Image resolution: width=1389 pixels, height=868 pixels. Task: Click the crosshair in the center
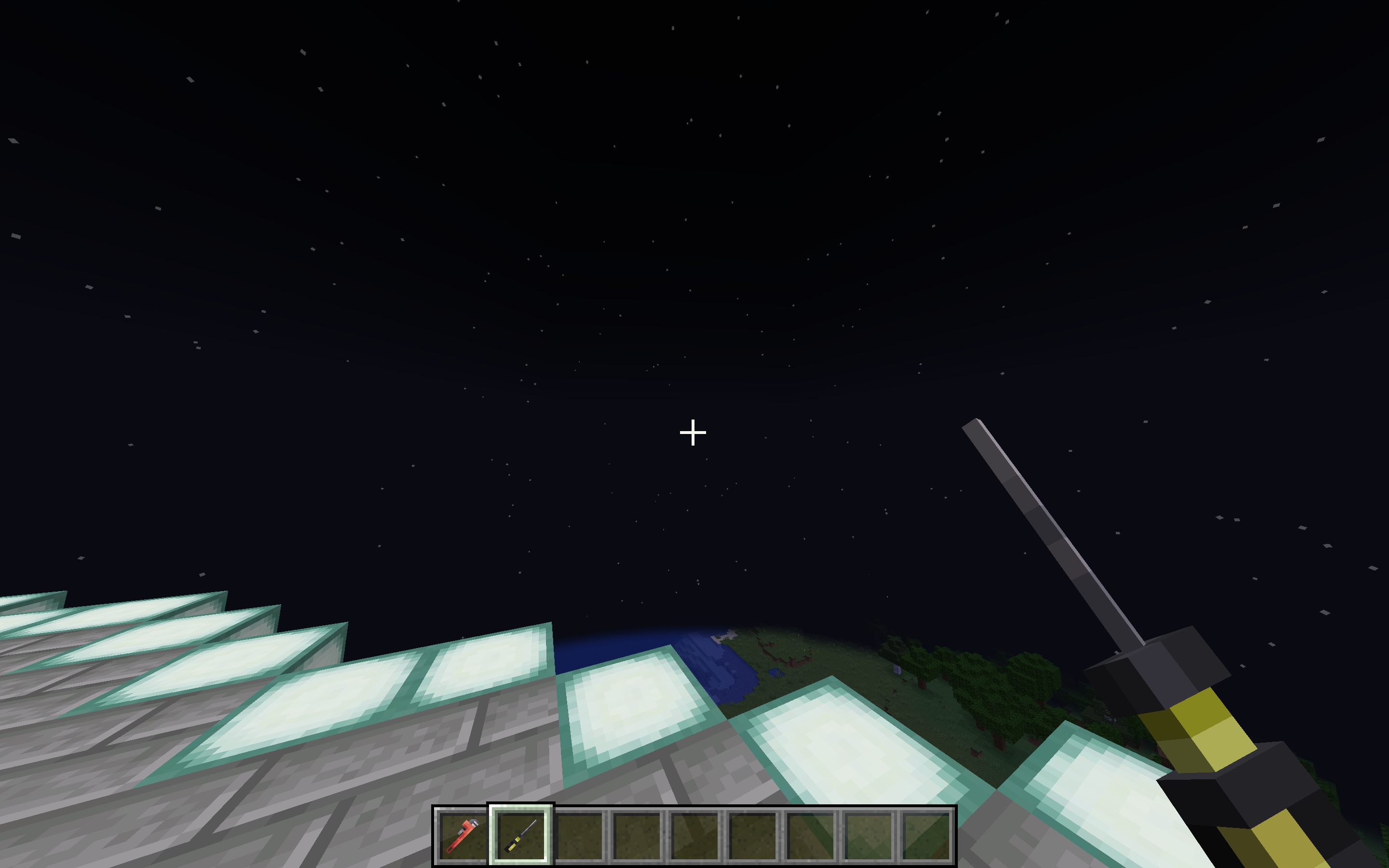pyautogui.click(x=694, y=434)
